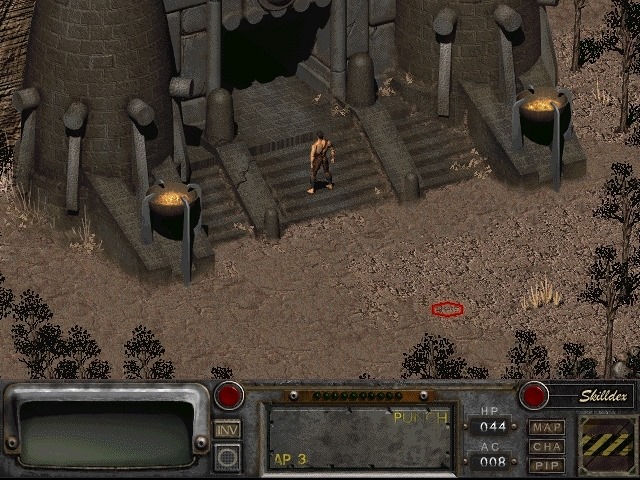Open the inventory with the INV button
The height and width of the screenshot is (480, 640).
coord(228,429)
